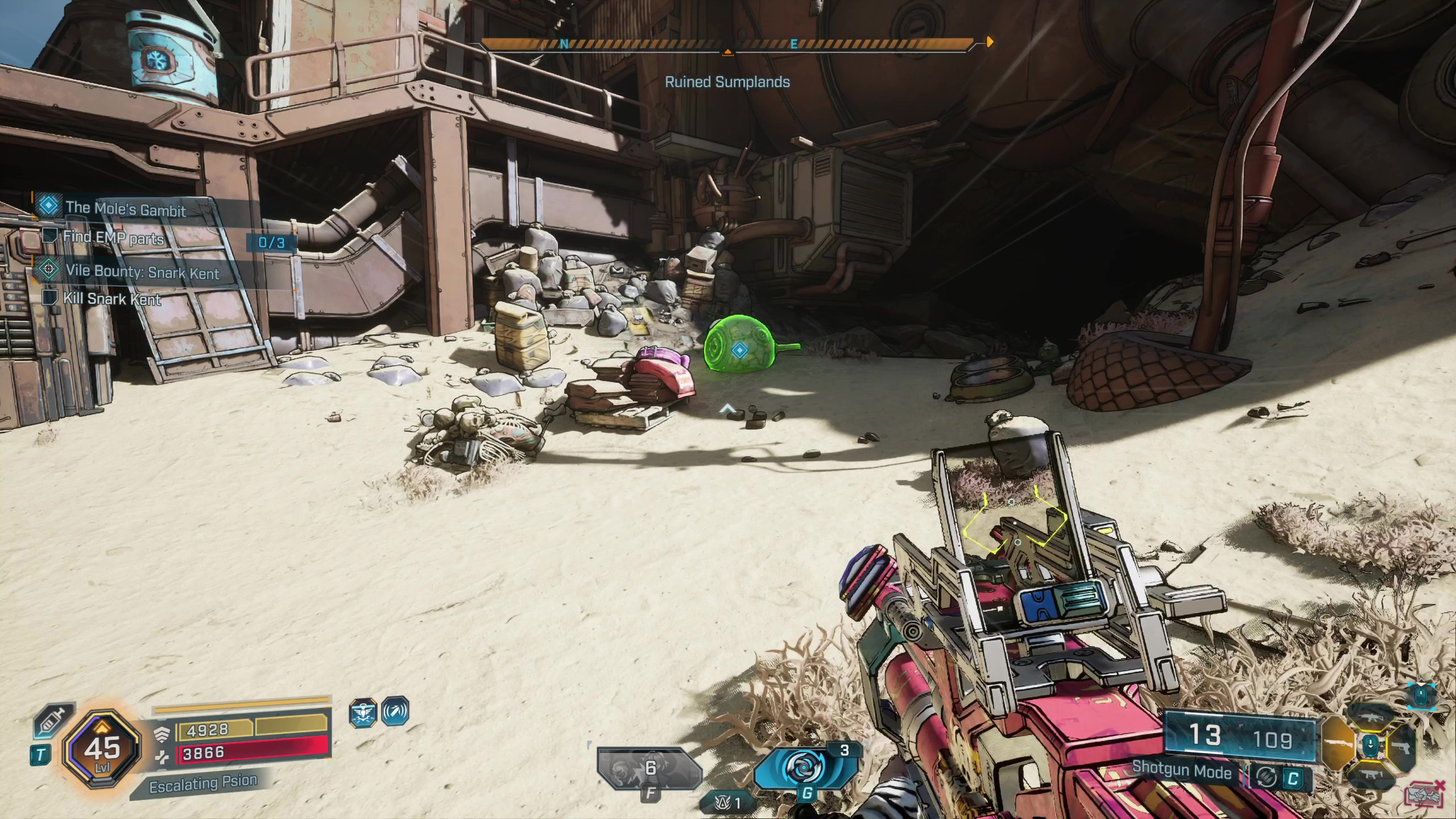Toggle the Shotgun Mode swap icon
Screen dimensions: 1456x819
[x=1267, y=778]
